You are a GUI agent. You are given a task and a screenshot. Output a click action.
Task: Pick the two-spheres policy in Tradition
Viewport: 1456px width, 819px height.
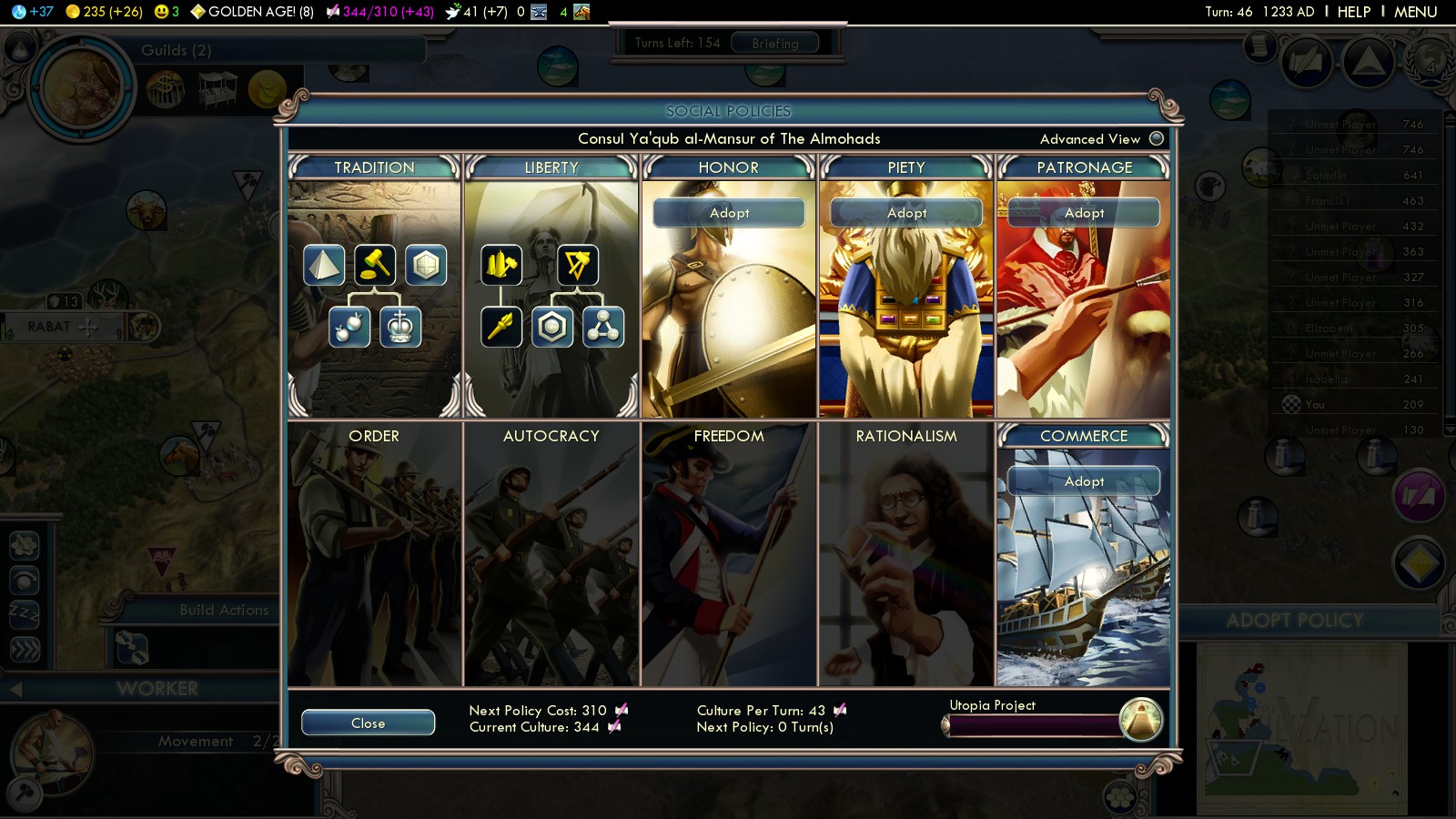pyautogui.click(x=349, y=328)
